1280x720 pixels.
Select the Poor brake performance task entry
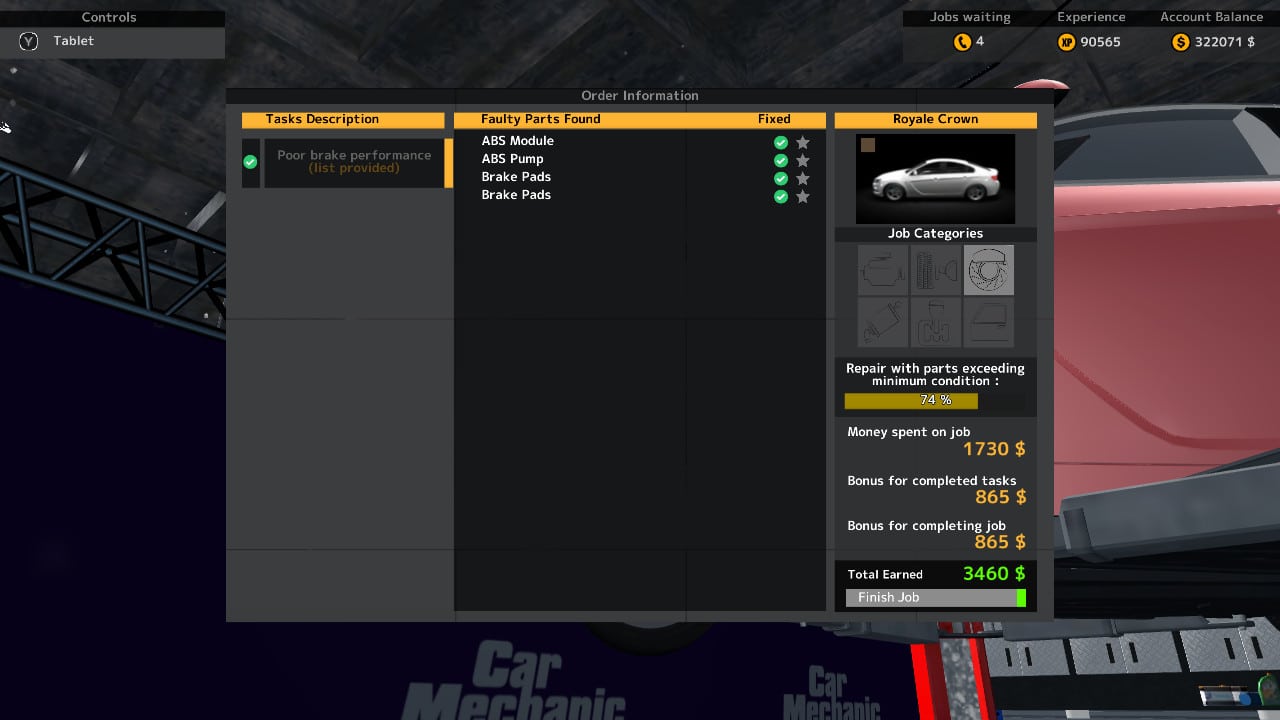pyautogui.click(x=354, y=161)
